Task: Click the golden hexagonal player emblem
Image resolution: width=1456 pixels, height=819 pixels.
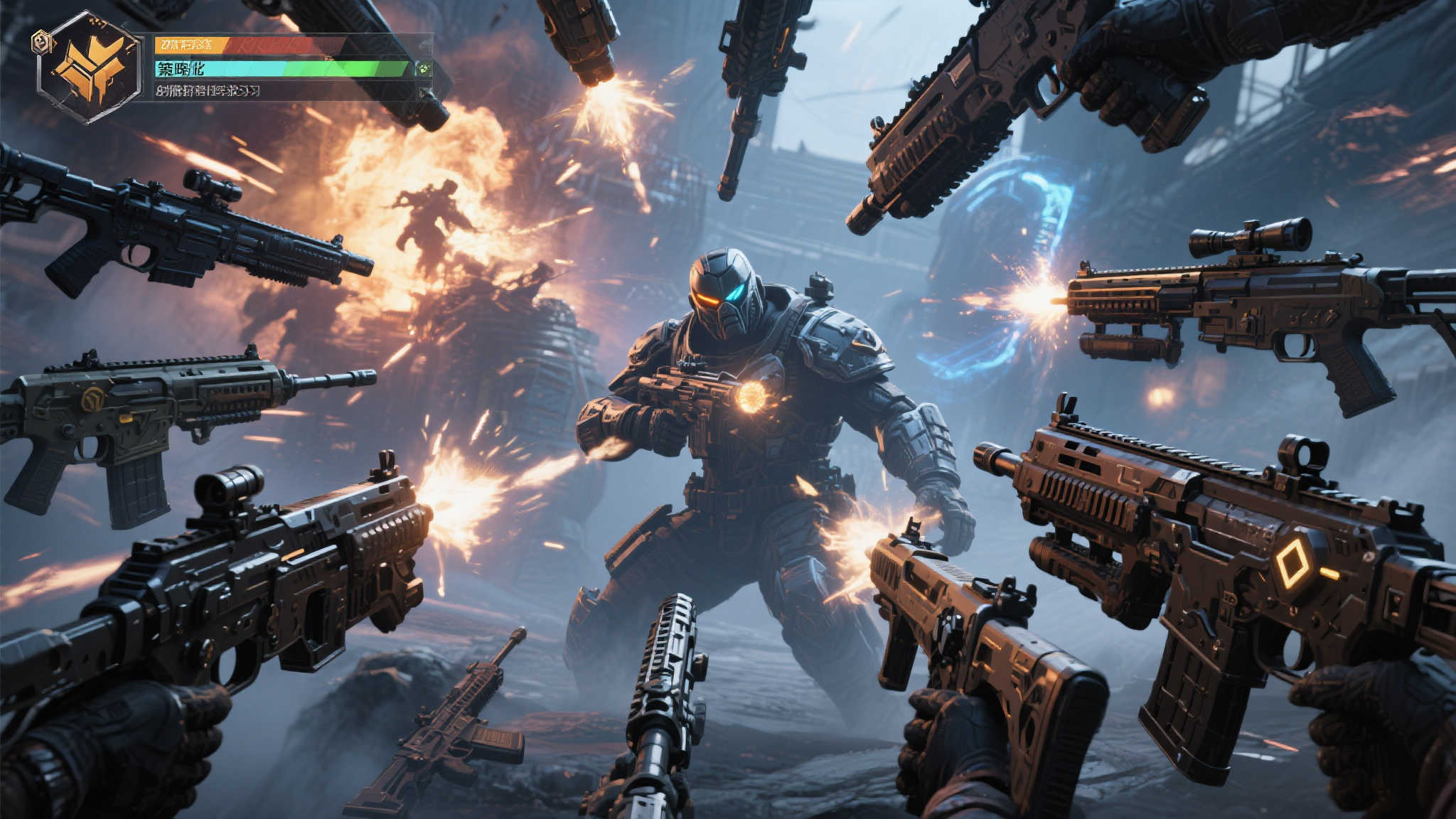Action: coord(90,66)
